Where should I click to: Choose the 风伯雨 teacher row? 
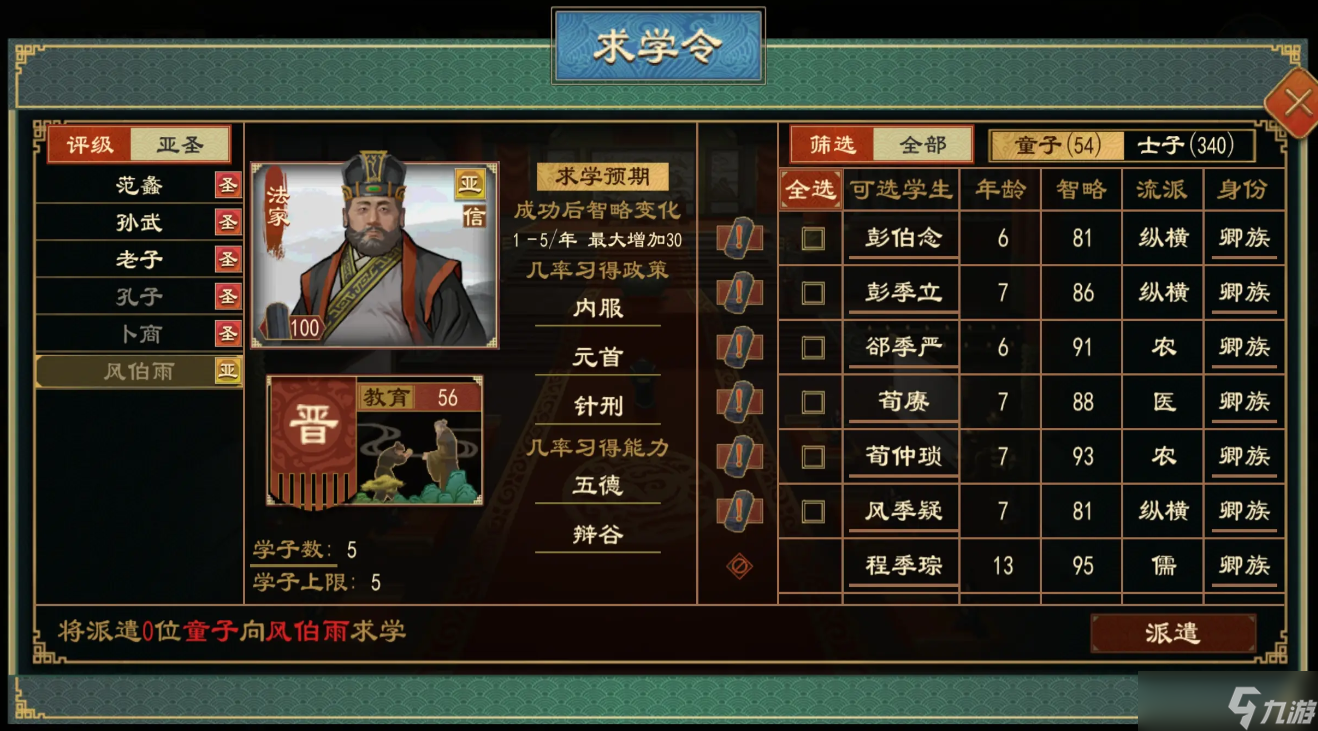[x=138, y=371]
